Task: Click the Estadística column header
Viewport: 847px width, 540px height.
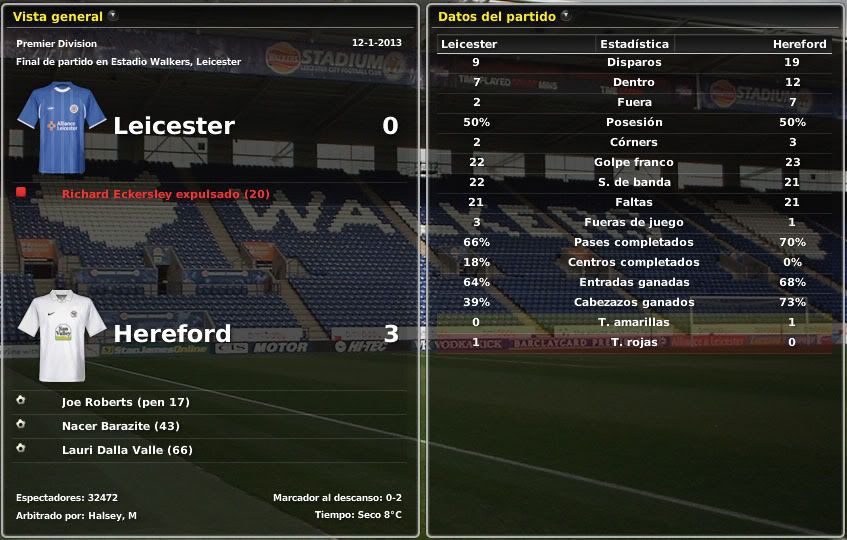Action: click(634, 44)
